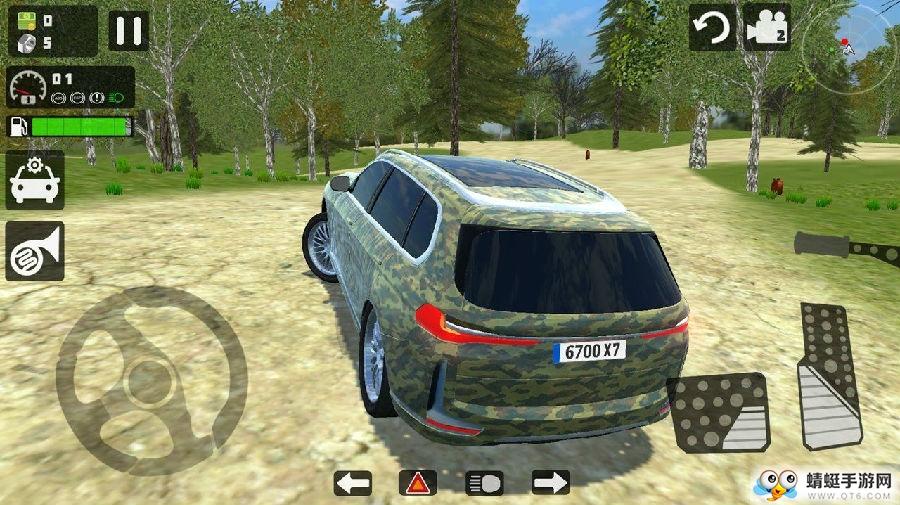Toggle the headlights
Image resolution: width=900 pixels, height=505 pixels.
pyautogui.click(x=485, y=483)
